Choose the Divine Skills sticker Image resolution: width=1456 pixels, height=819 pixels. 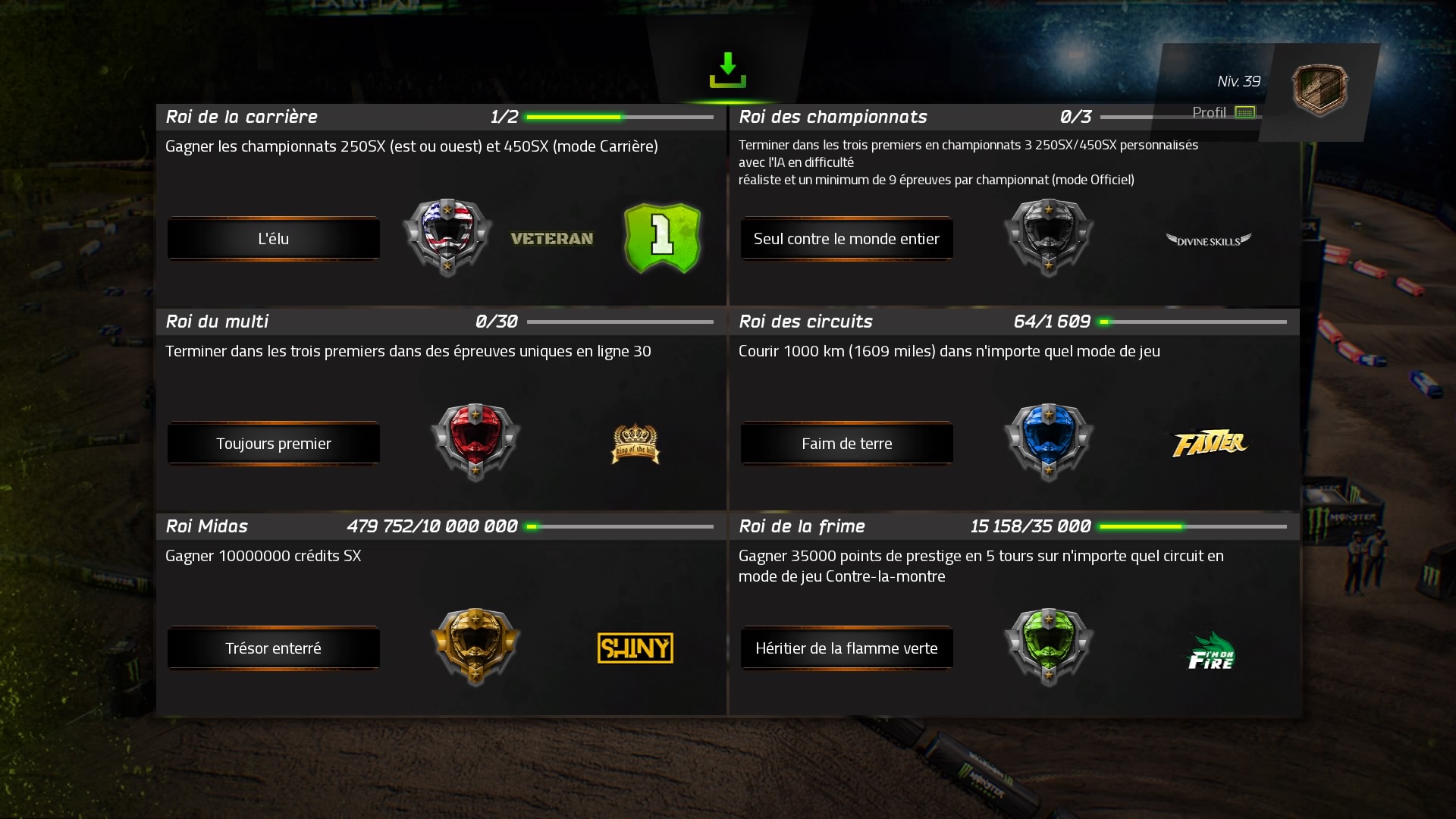coord(1208,240)
